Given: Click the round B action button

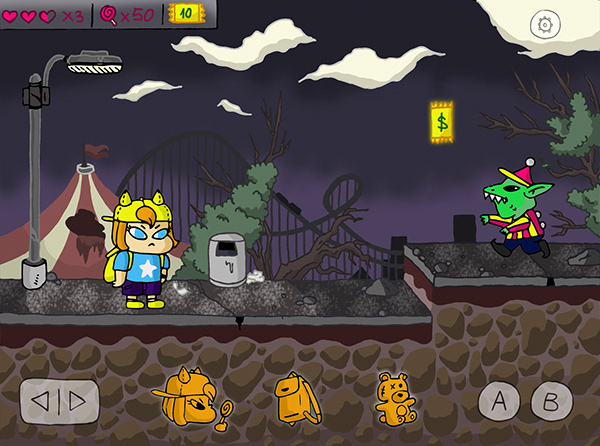Looking at the screenshot, I should tap(550, 401).
